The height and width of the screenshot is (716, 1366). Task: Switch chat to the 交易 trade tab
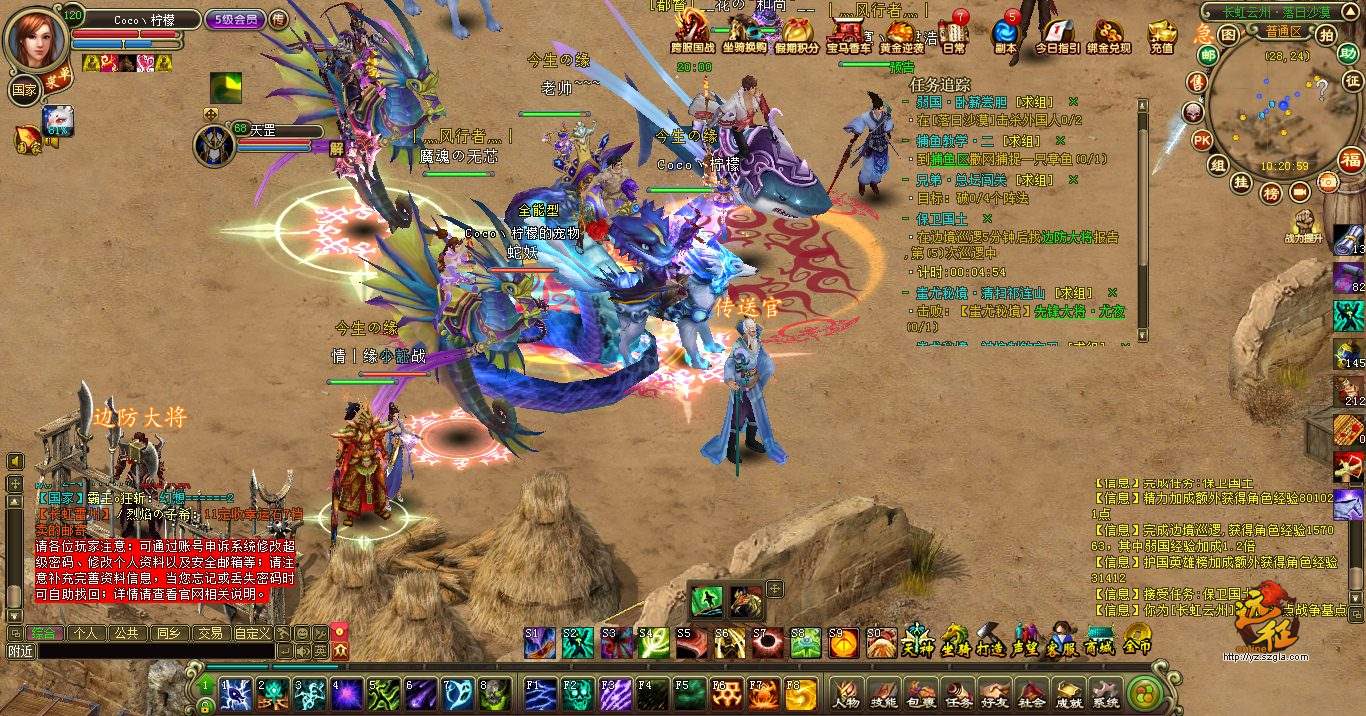[209, 633]
